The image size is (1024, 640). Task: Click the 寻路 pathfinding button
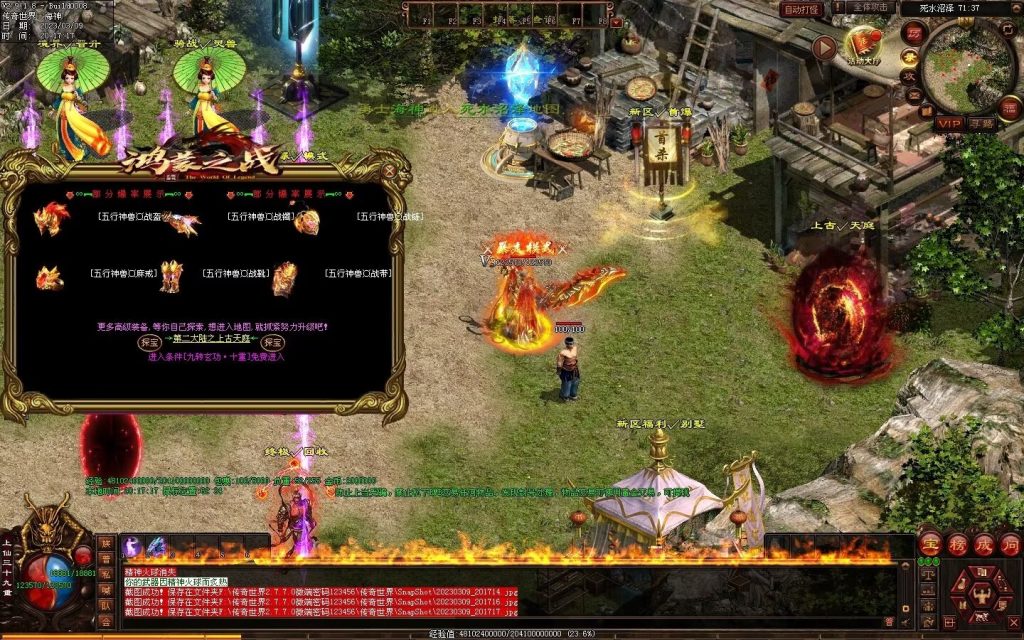click(x=982, y=123)
